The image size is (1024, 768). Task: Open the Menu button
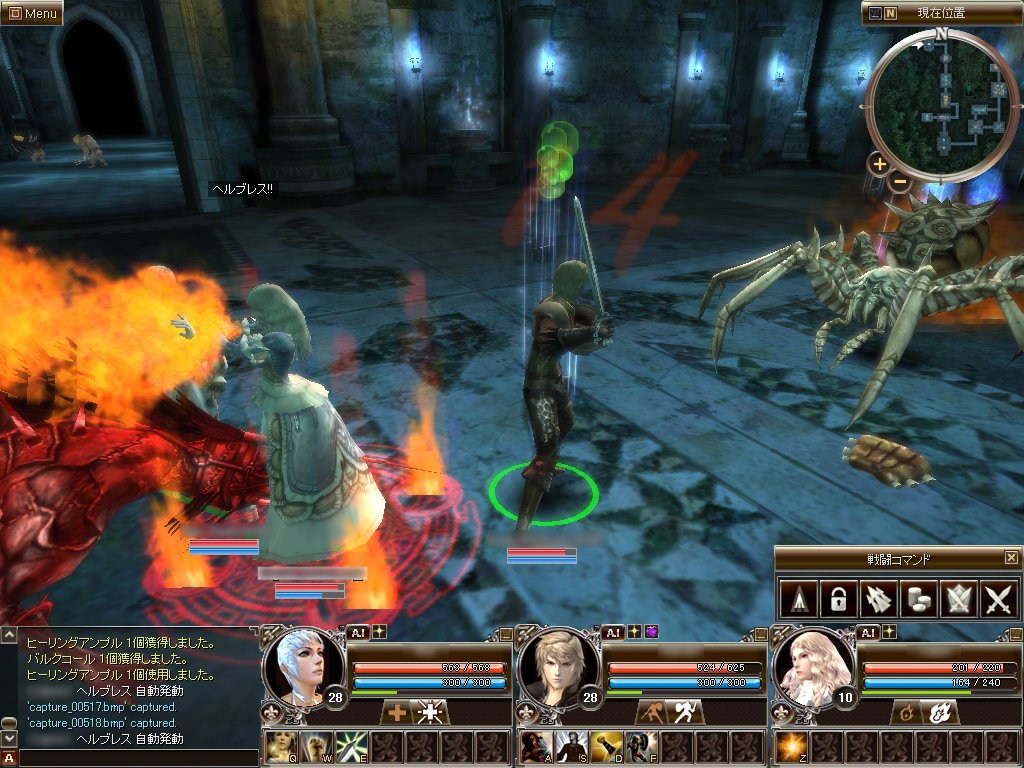[32, 13]
